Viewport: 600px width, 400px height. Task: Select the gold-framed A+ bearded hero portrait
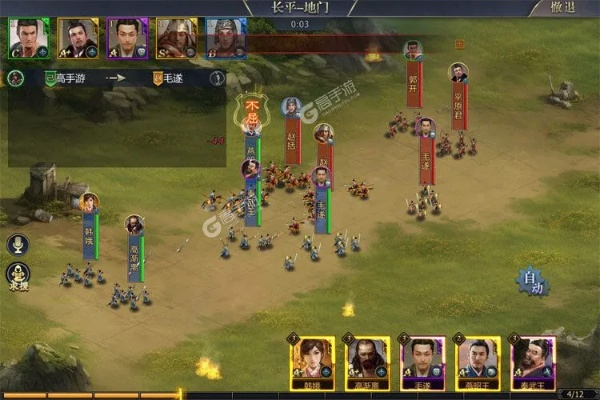[x=77, y=38]
